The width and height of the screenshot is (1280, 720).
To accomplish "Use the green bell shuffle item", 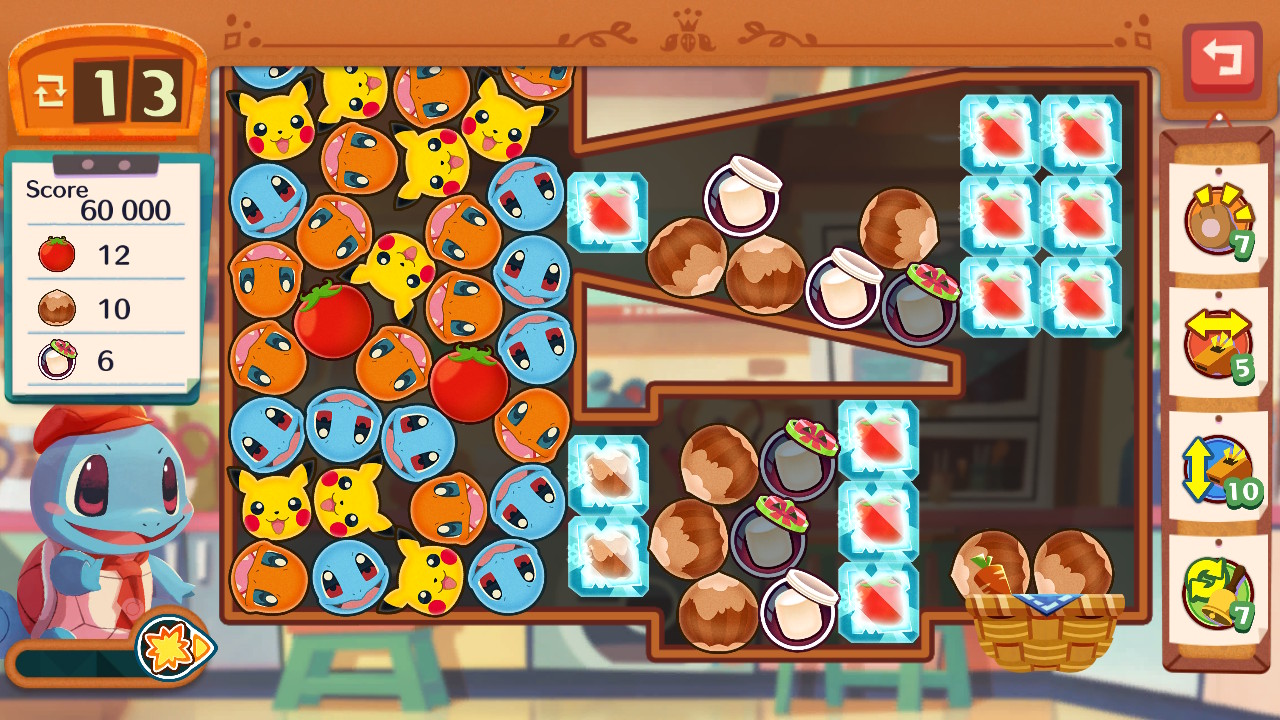I will click(1217, 594).
